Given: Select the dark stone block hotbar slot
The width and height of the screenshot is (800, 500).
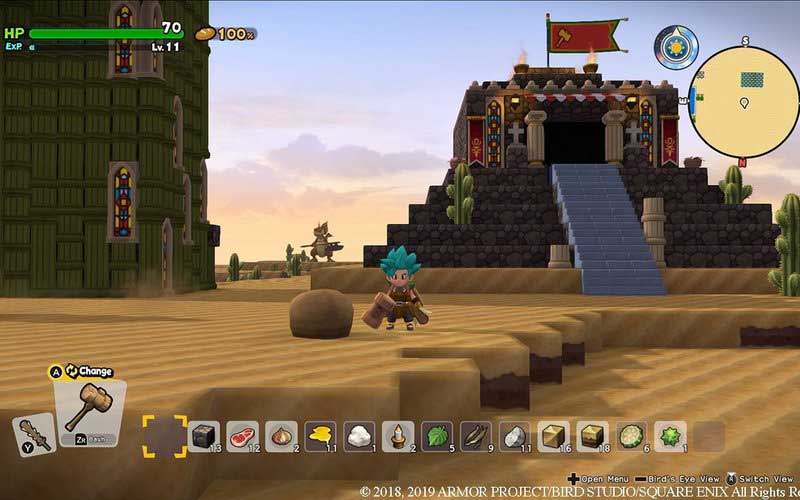Looking at the screenshot, I should point(203,435).
